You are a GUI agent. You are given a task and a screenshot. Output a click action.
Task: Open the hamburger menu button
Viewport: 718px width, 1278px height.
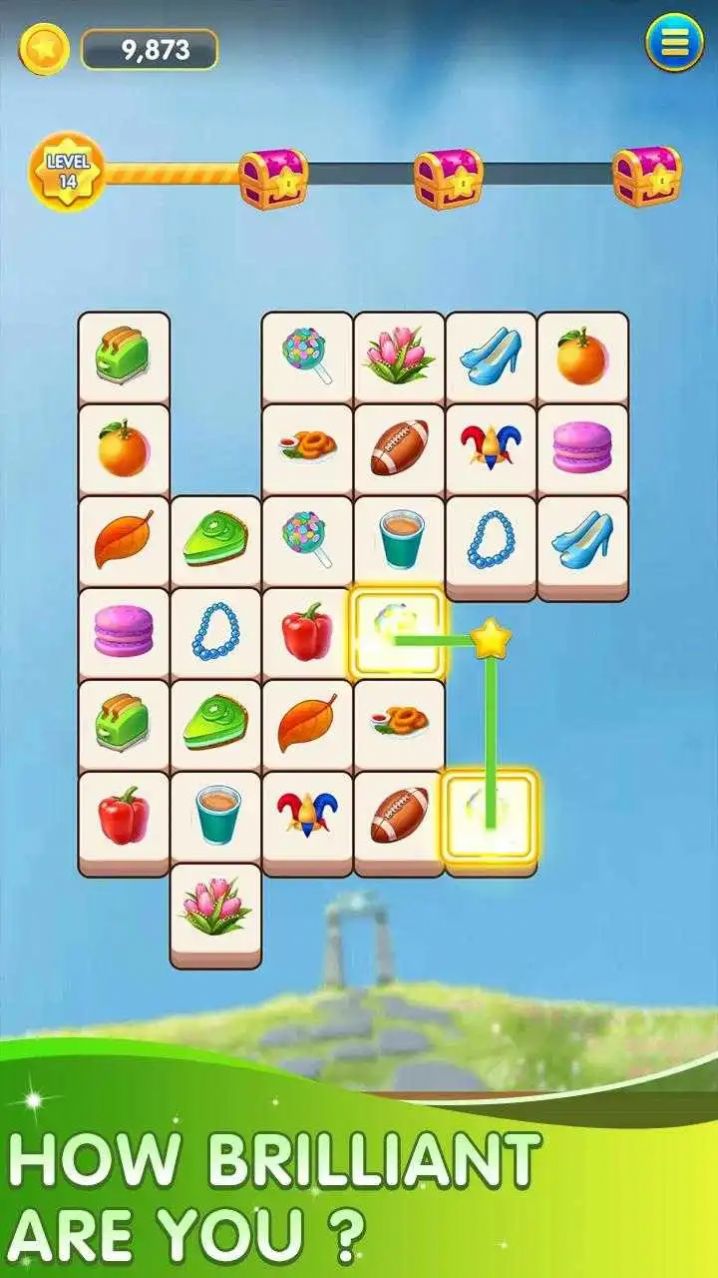(x=674, y=44)
